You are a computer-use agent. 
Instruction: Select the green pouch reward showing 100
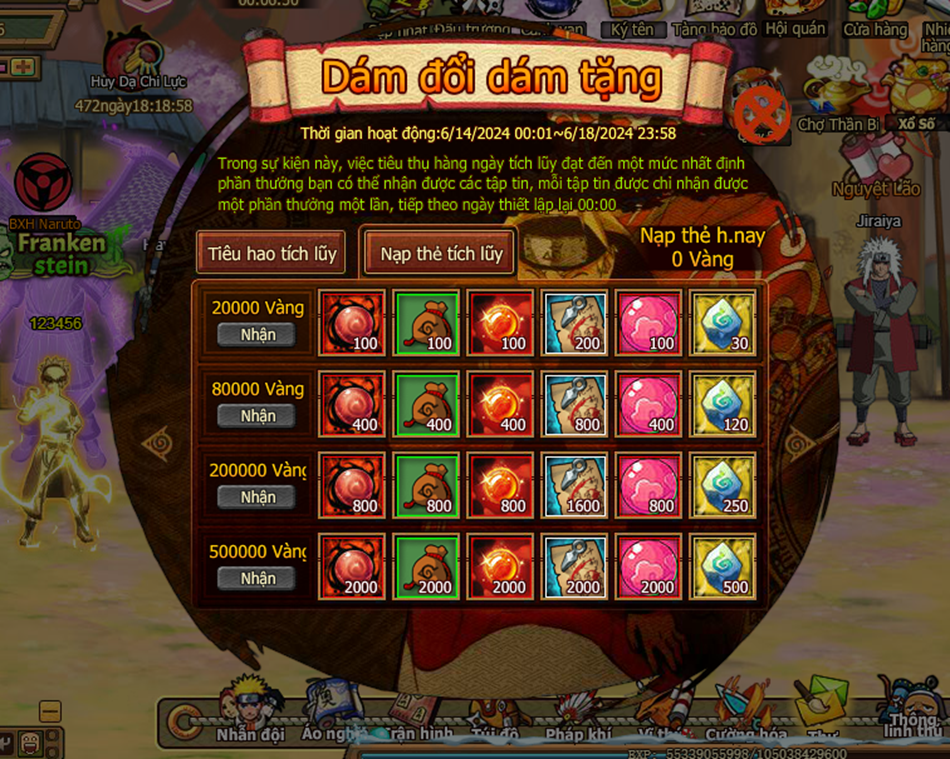[426, 323]
